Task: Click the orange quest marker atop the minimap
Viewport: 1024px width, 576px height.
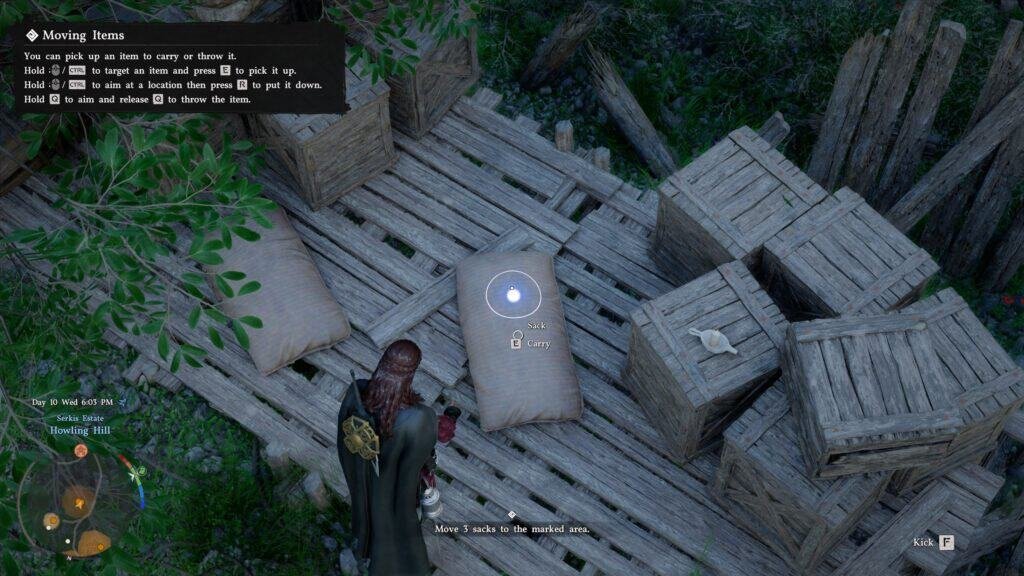Action: [x=79, y=451]
